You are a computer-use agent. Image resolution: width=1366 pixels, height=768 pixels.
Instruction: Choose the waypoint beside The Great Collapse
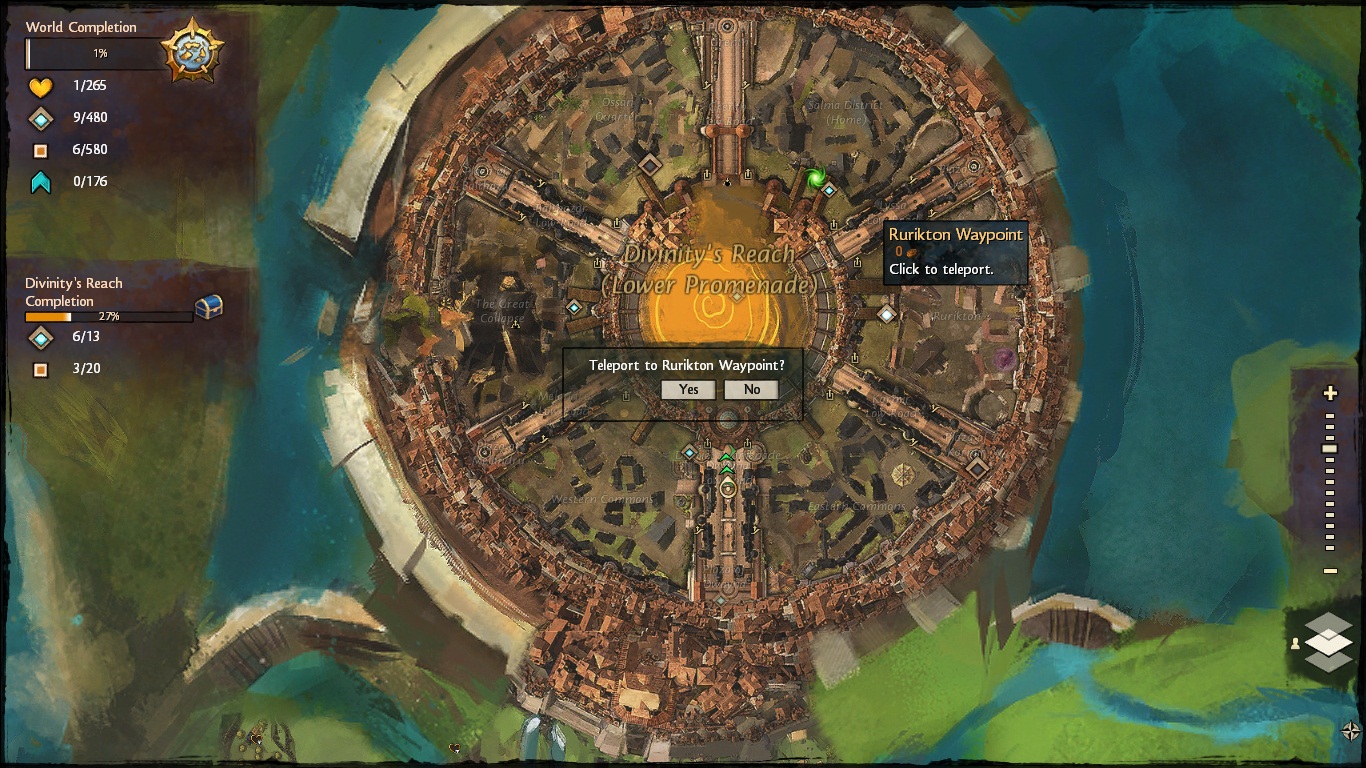pyautogui.click(x=574, y=308)
